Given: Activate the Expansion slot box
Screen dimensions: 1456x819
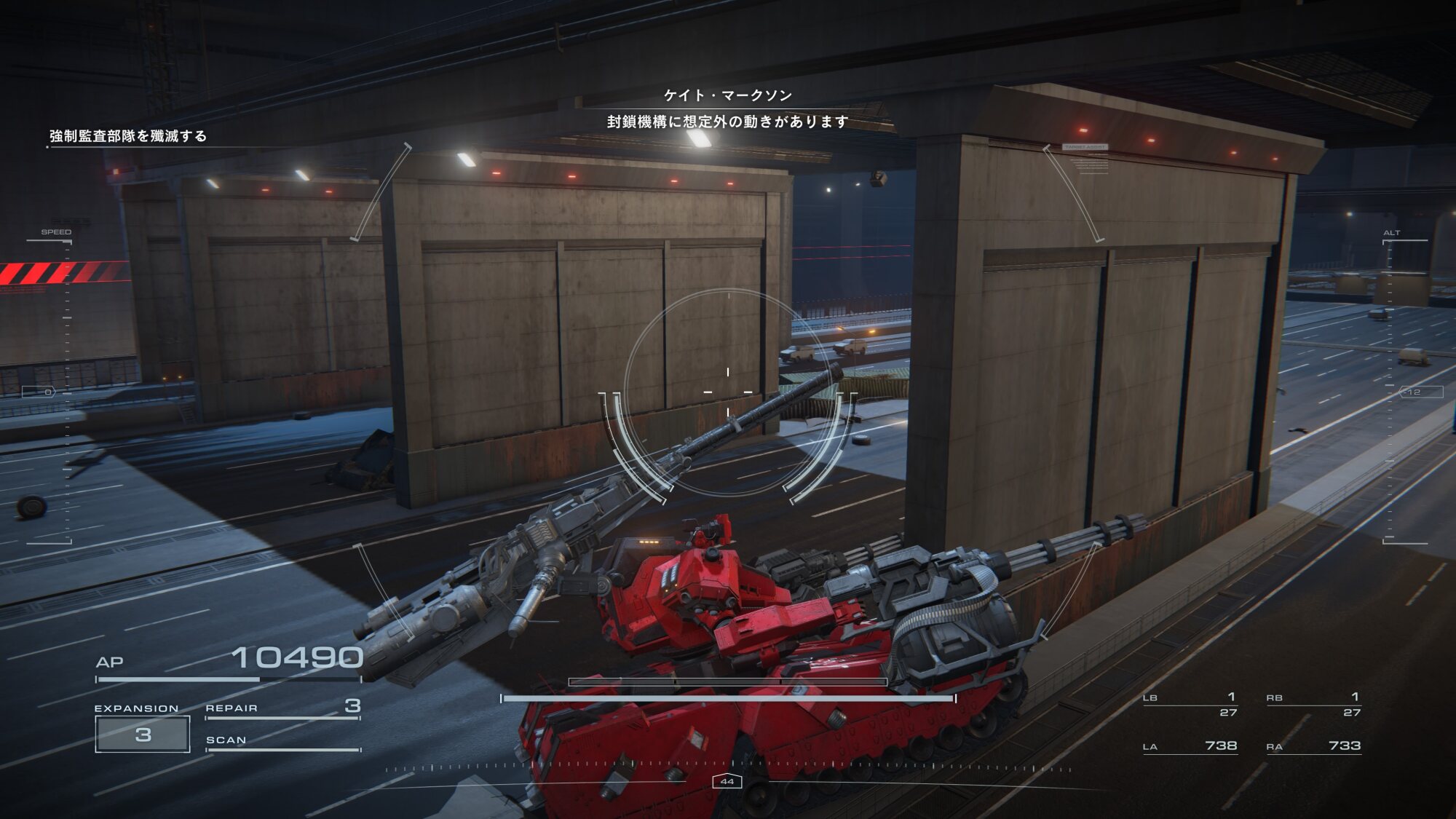Looking at the screenshot, I should click(143, 734).
